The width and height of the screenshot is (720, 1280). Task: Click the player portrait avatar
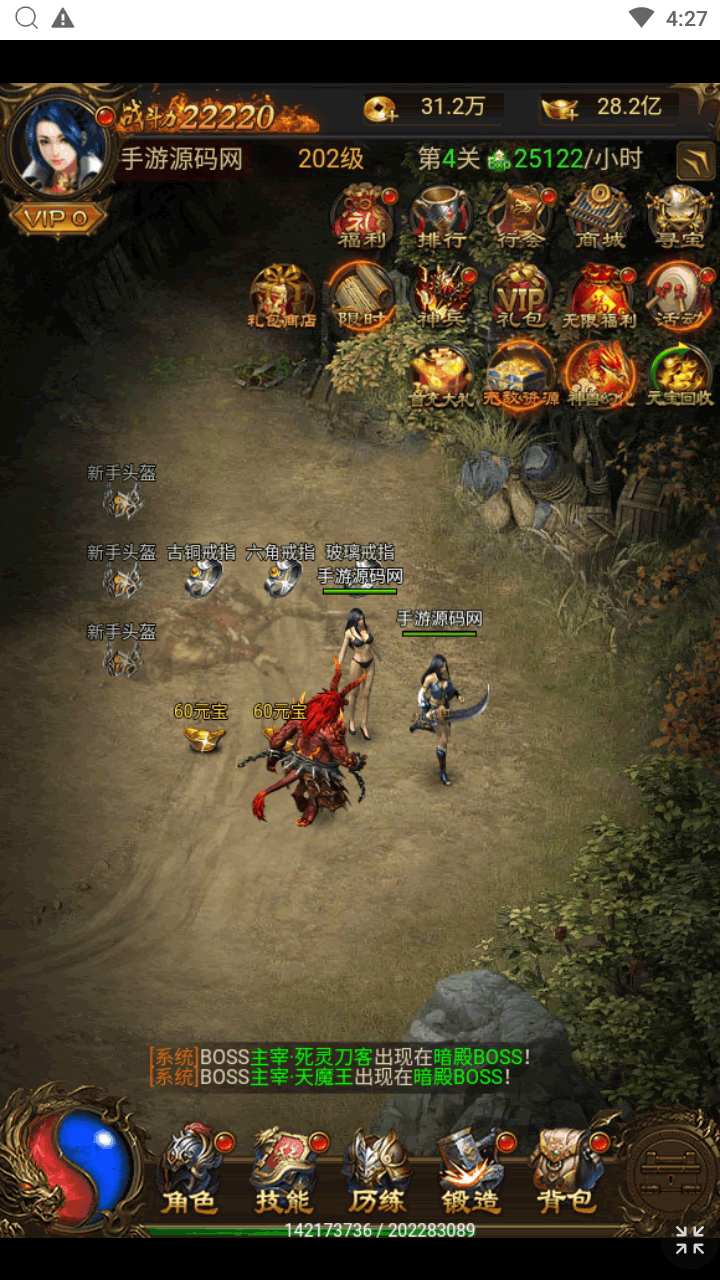(58, 147)
